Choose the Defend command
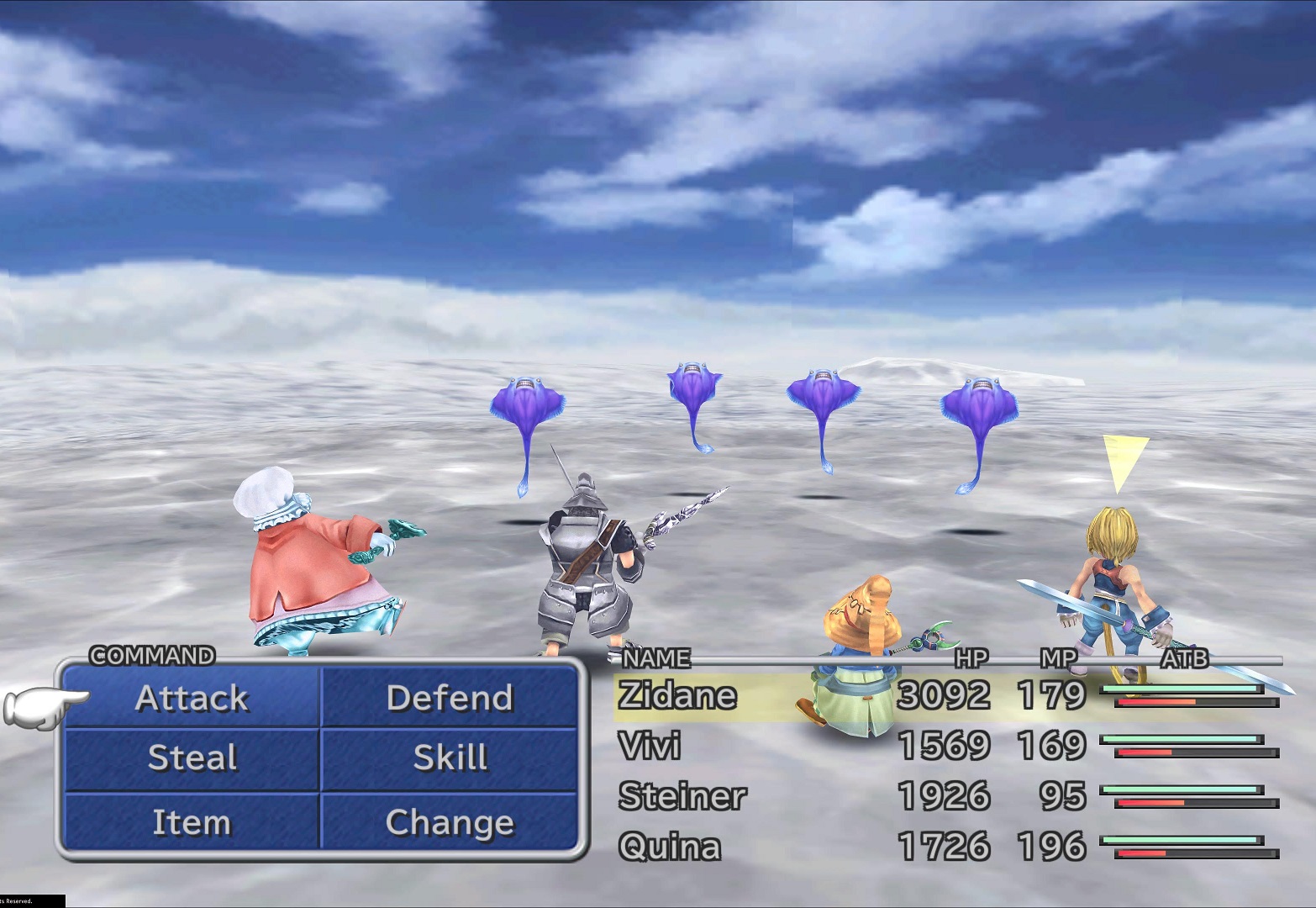This screenshot has height=908, width=1316. click(450, 698)
